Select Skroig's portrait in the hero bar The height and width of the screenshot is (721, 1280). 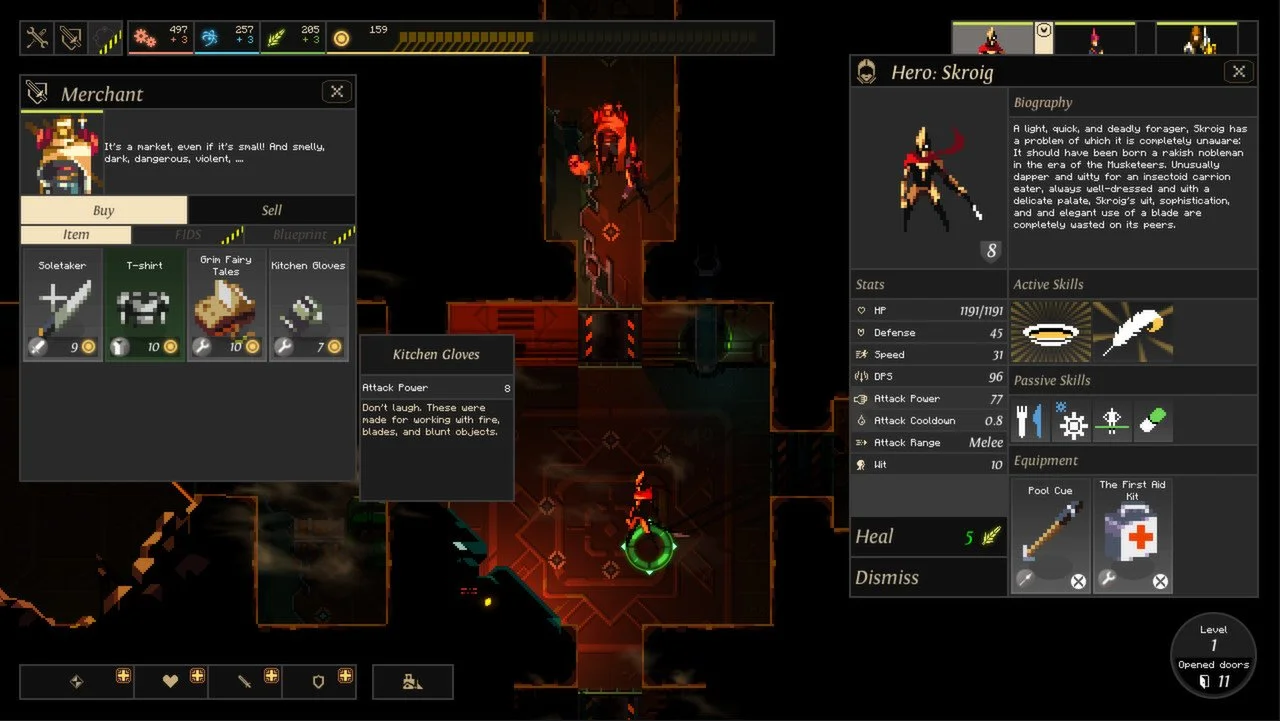(x=991, y=39)
